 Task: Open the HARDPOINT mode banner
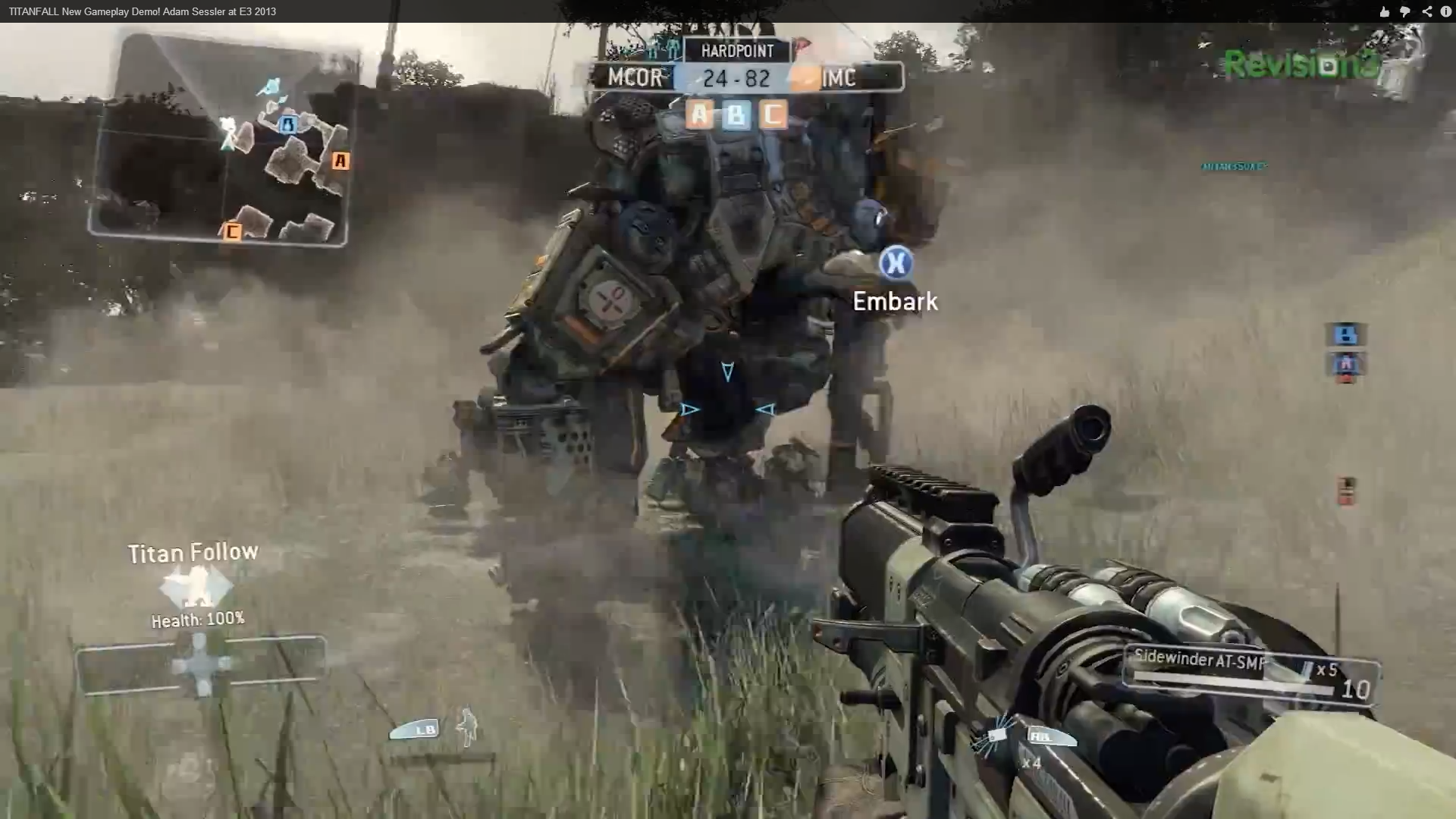[x=736, y=51]
